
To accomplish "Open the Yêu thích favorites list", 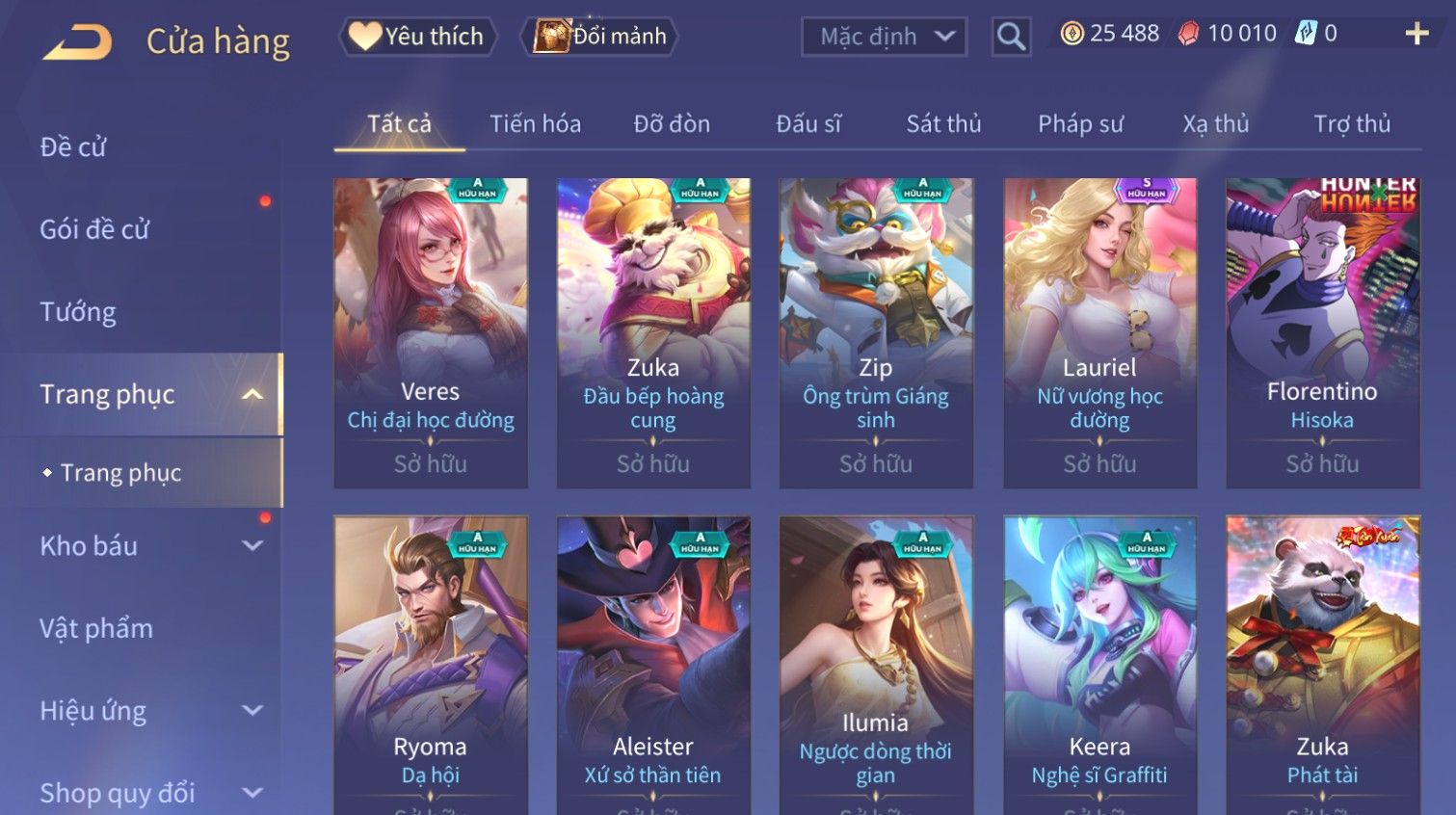I will point(418,37).
